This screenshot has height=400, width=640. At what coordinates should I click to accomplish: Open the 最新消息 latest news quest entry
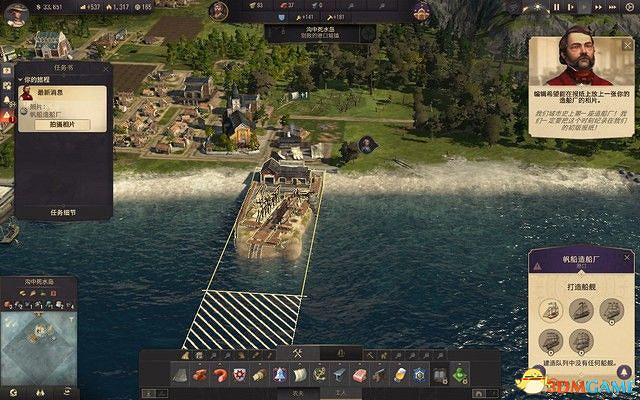click(x=62, y=93)
